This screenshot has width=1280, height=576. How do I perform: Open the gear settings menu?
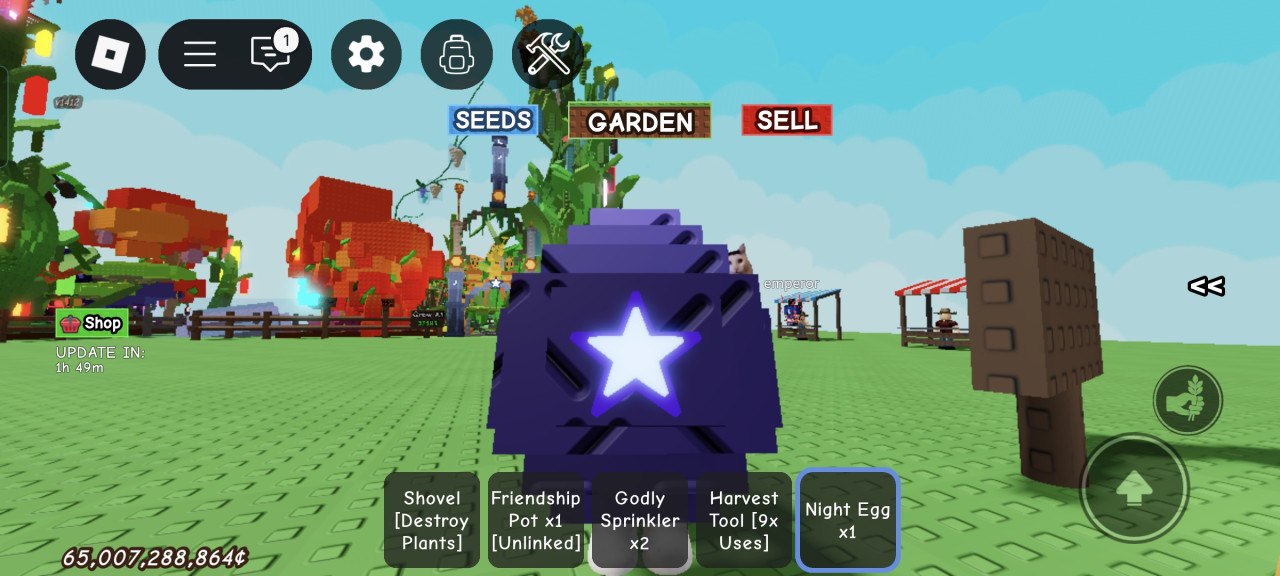(366, 54)
